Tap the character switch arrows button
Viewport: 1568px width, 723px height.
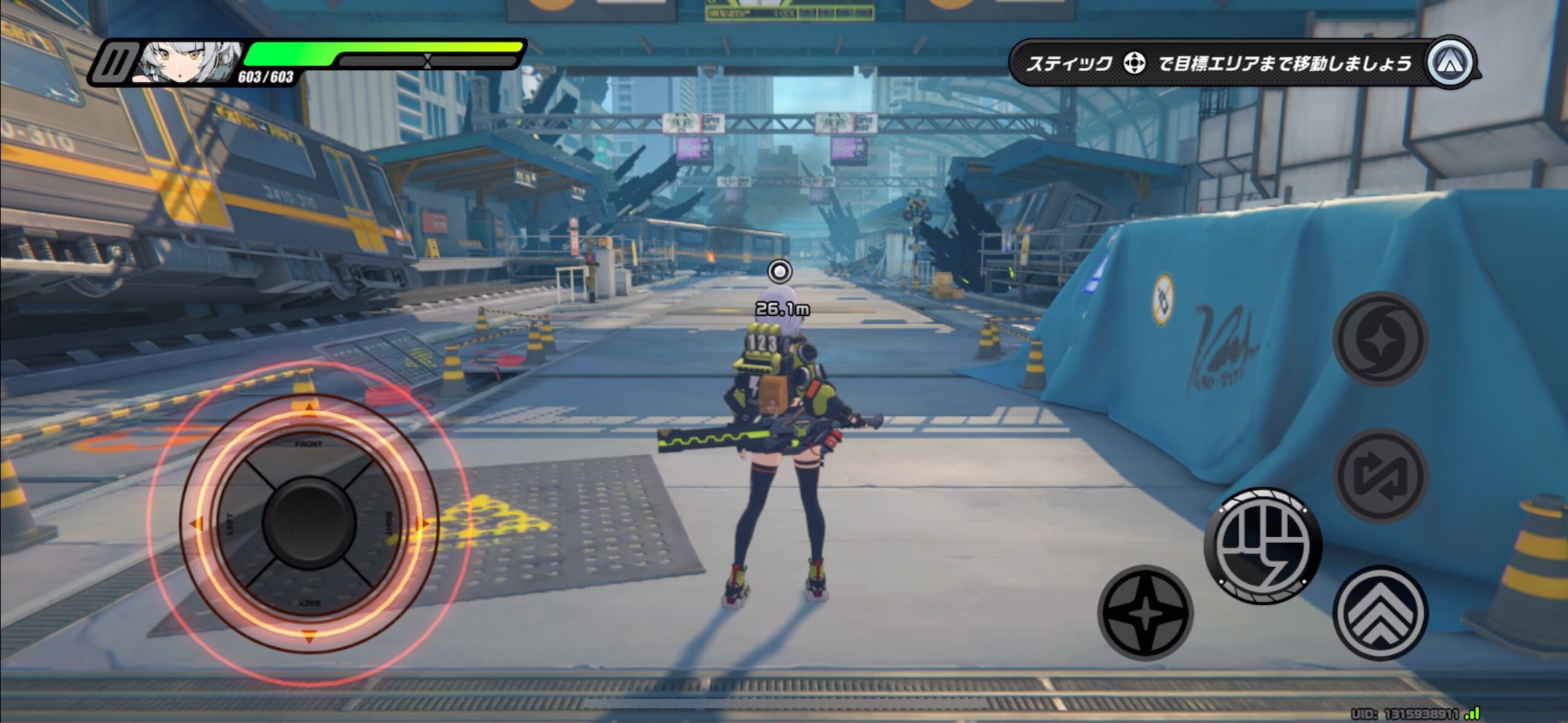(1380, 476)
